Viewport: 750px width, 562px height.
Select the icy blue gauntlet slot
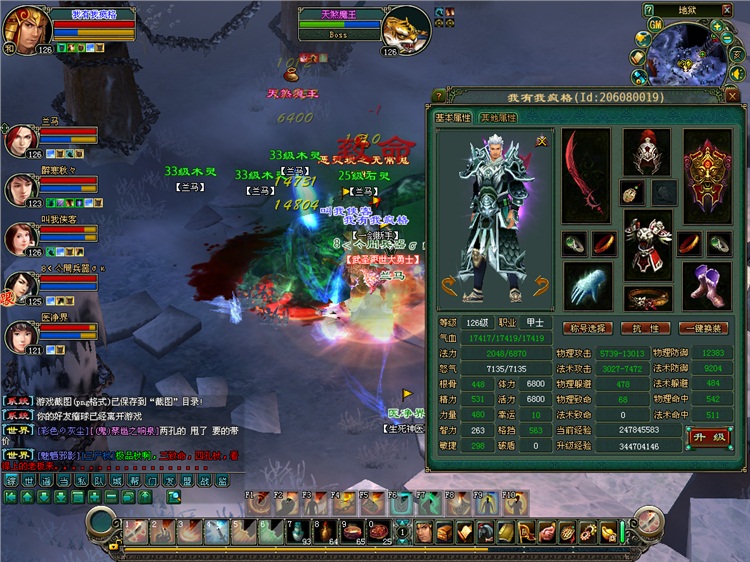pos(587,285)
